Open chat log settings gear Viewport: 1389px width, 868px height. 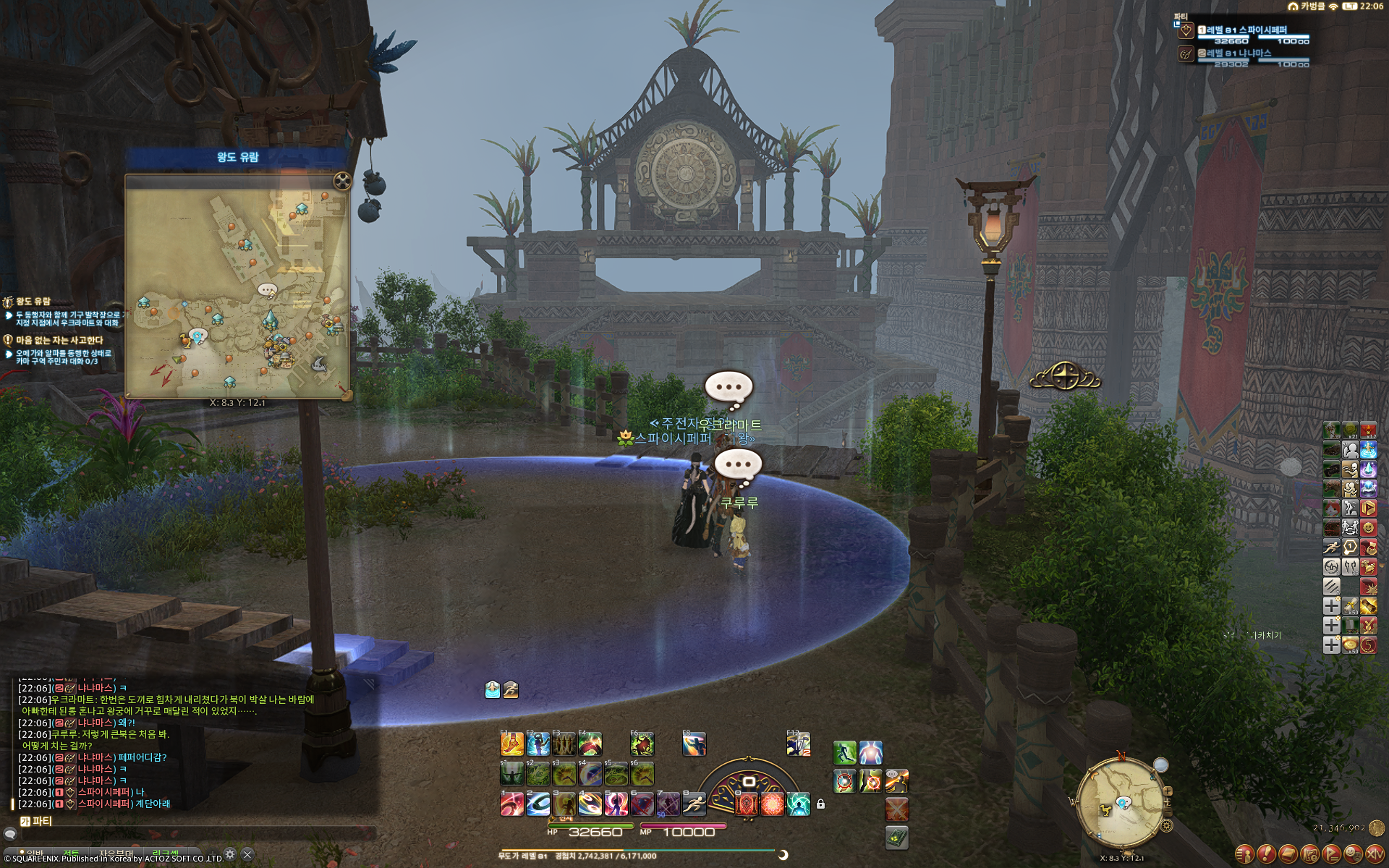click(230, 854)
